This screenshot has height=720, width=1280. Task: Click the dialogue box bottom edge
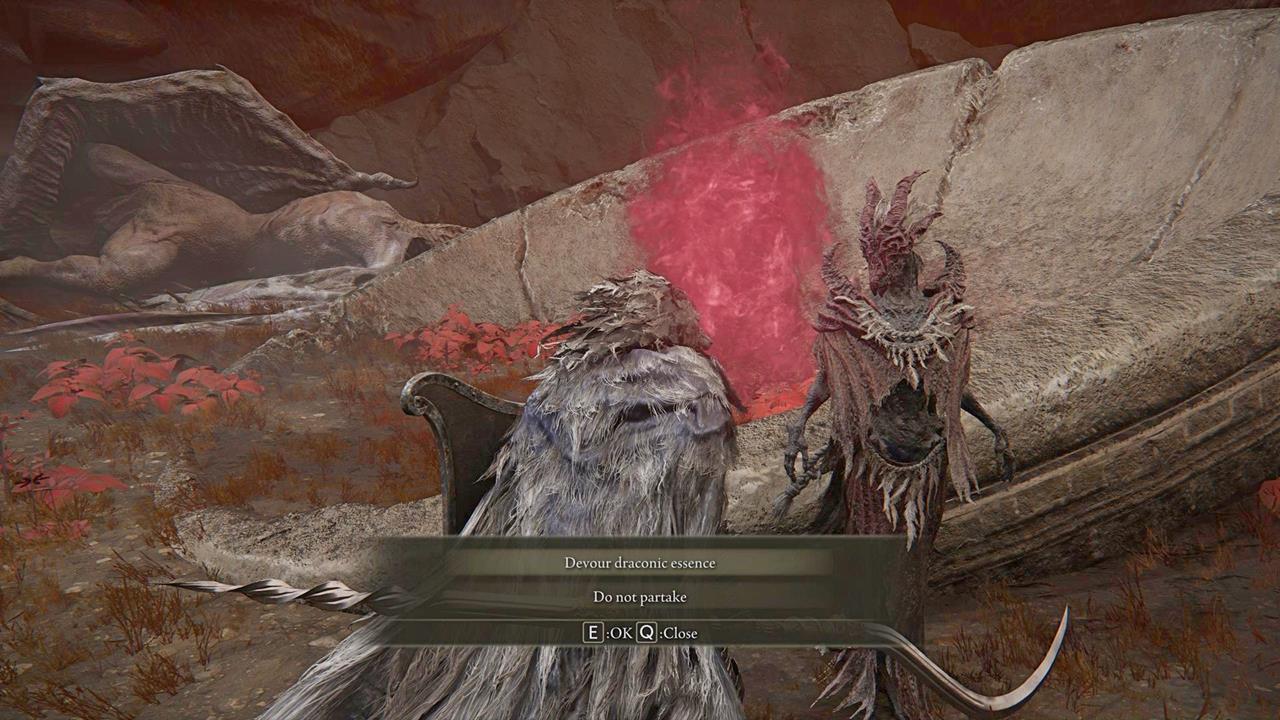(640, 649)
